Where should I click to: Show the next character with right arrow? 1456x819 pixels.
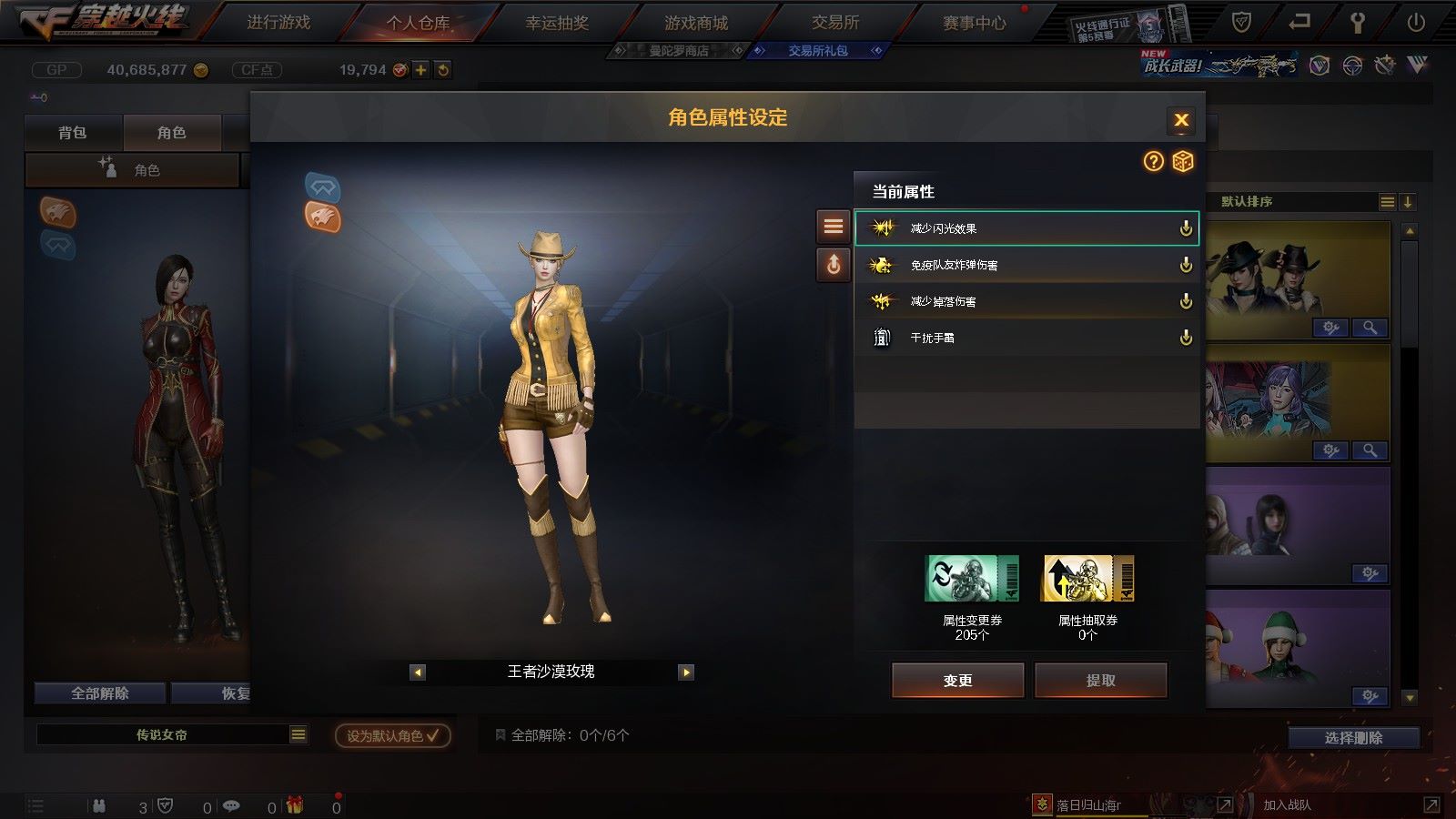[686, 672]
